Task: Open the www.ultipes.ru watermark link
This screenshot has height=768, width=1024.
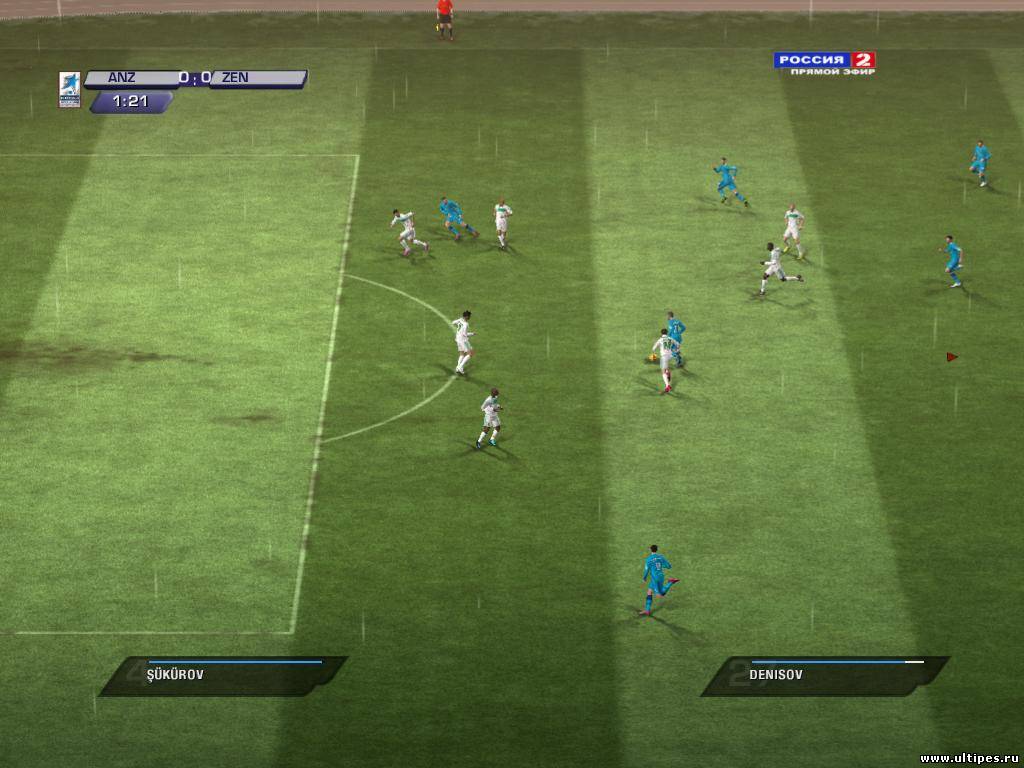Action: (x=969, y=759)
